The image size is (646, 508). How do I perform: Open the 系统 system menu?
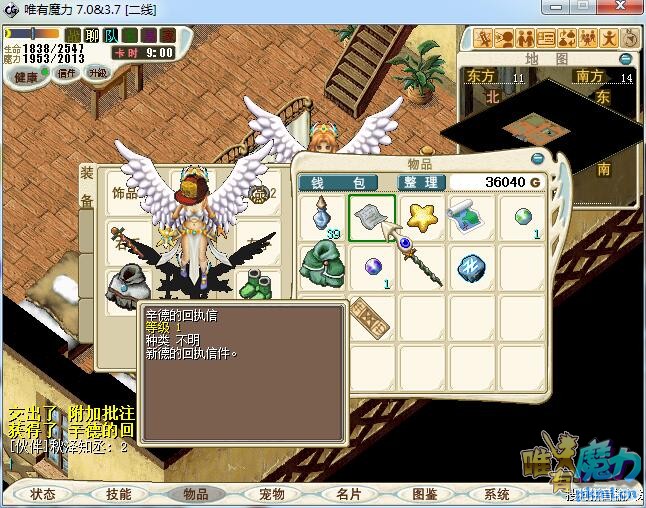pyautogui.click(x=496, y=494)
